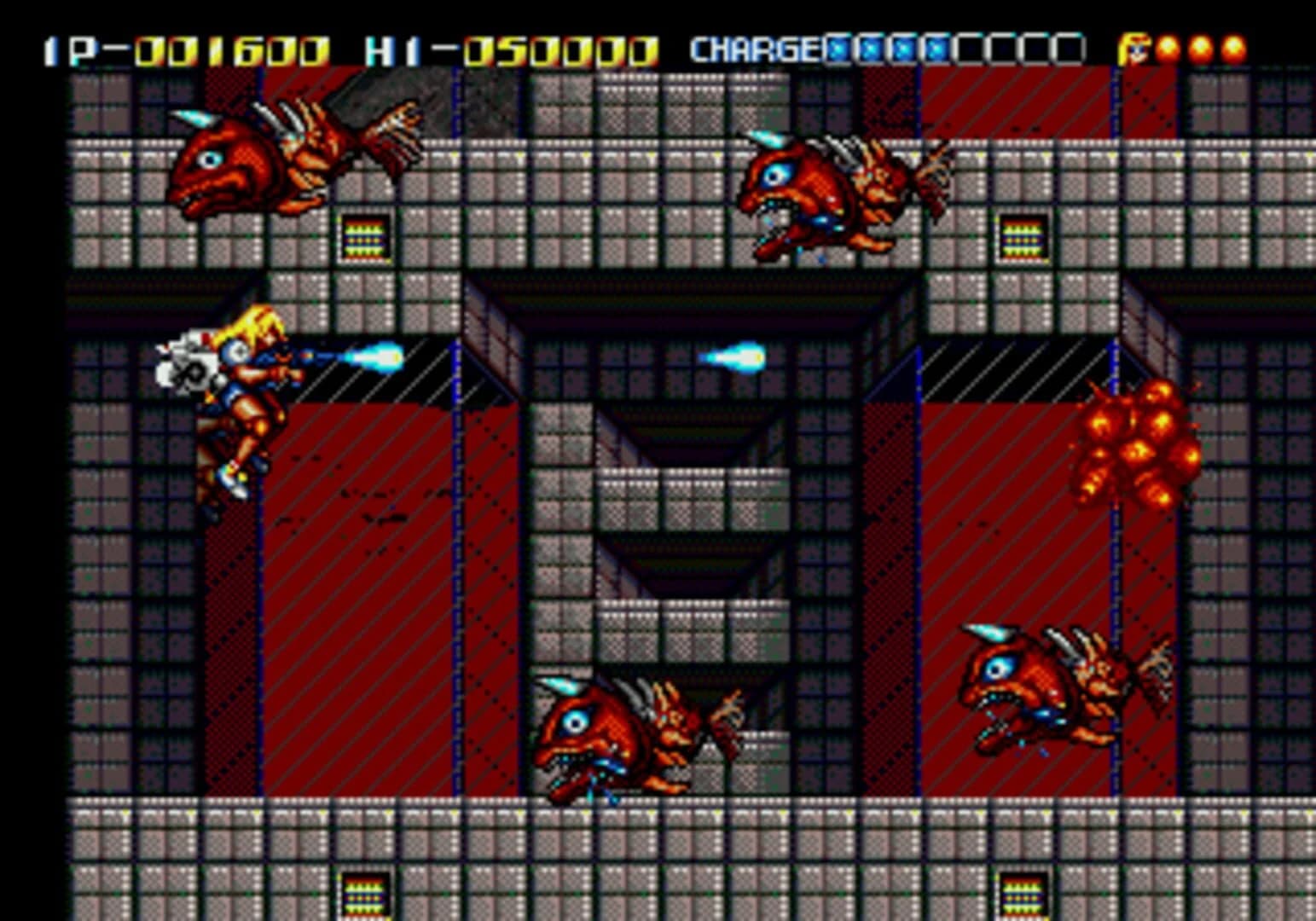This screenshot has height=921, width=1316.
Task: Expand the vent grate at the bottom of screen
Action: pyautogui.click(x=365, y=895)
